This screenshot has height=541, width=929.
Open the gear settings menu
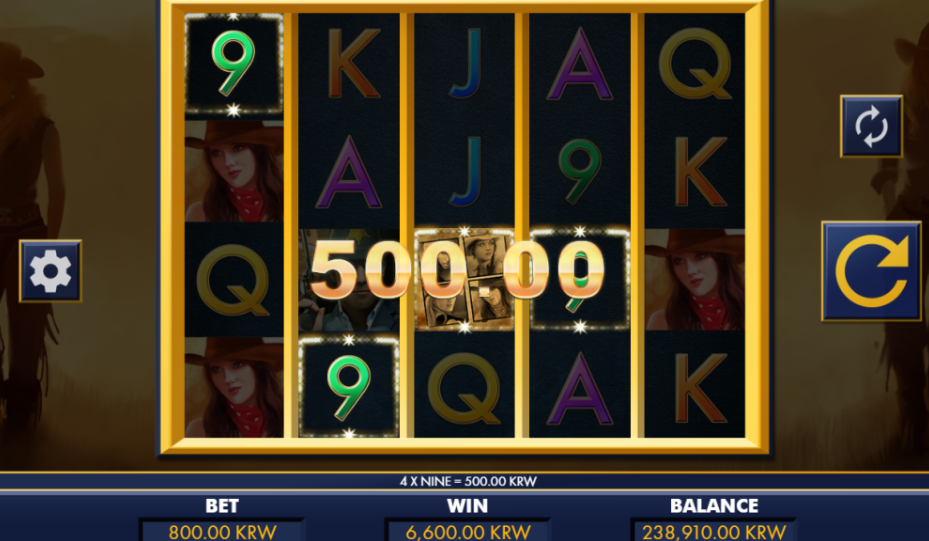(x=50, y=271)
